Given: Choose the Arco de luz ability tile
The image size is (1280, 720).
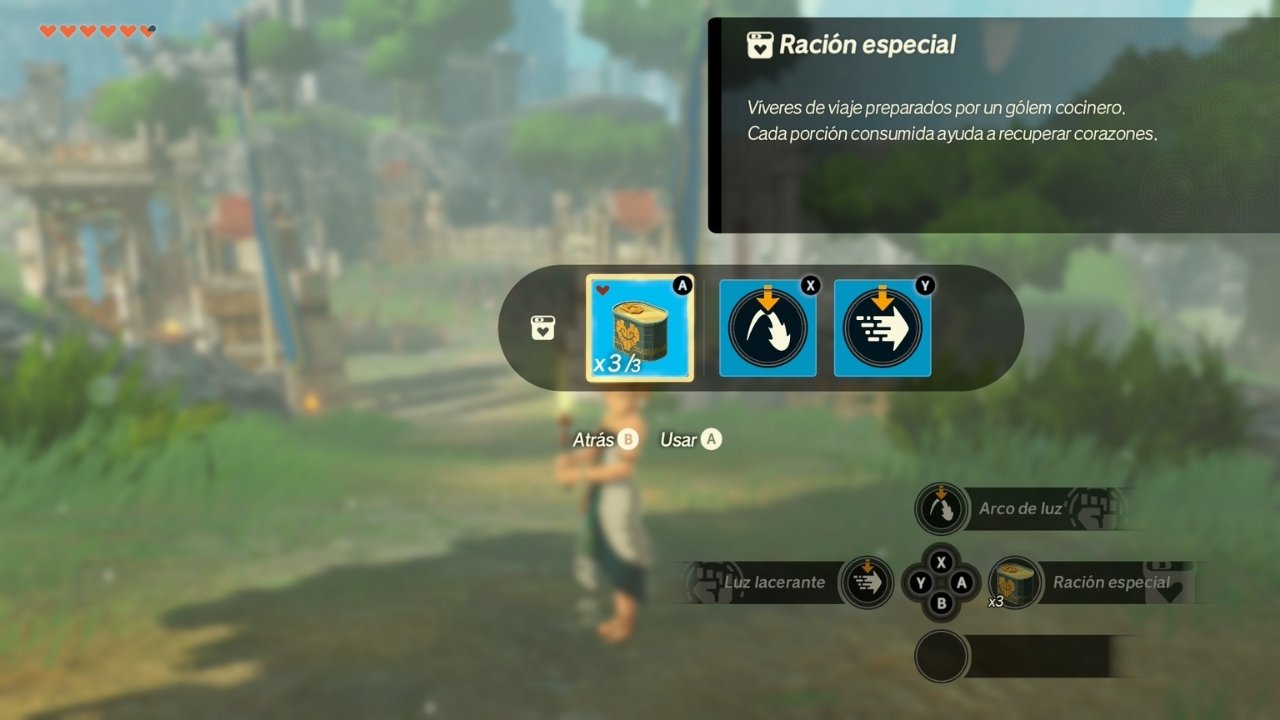Looking at the screenshot, I should 768,328.
